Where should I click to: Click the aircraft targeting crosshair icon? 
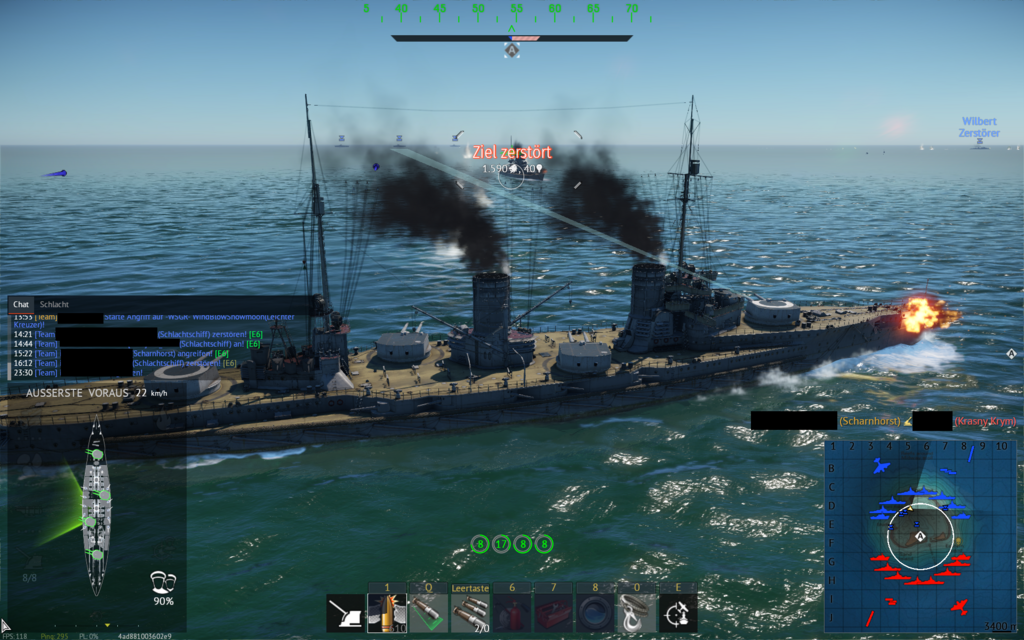pos(678,613)
